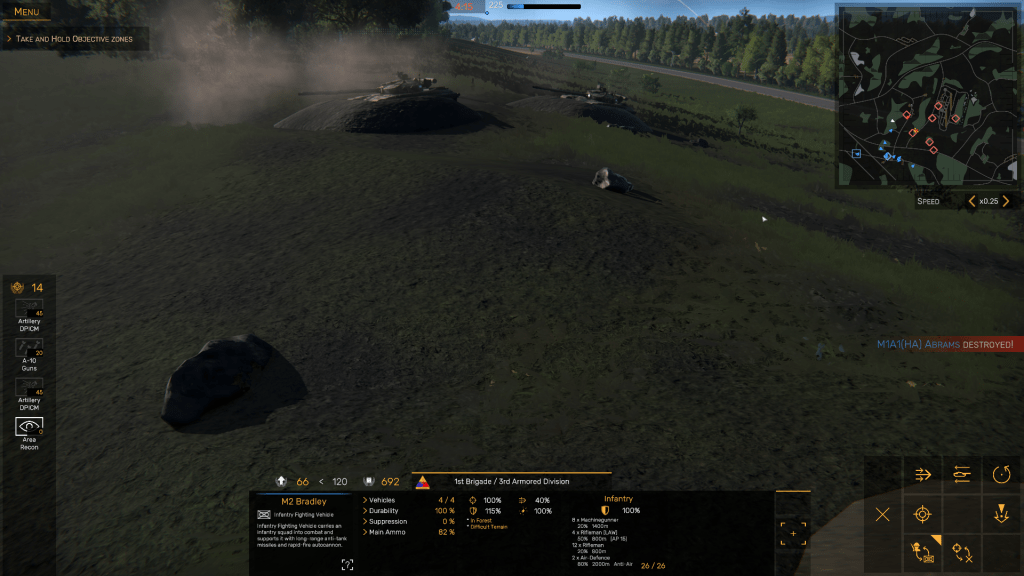Select the tank reverse movement order
The width and height of the screenshot is (1024, 576).
tap(963, 474)
